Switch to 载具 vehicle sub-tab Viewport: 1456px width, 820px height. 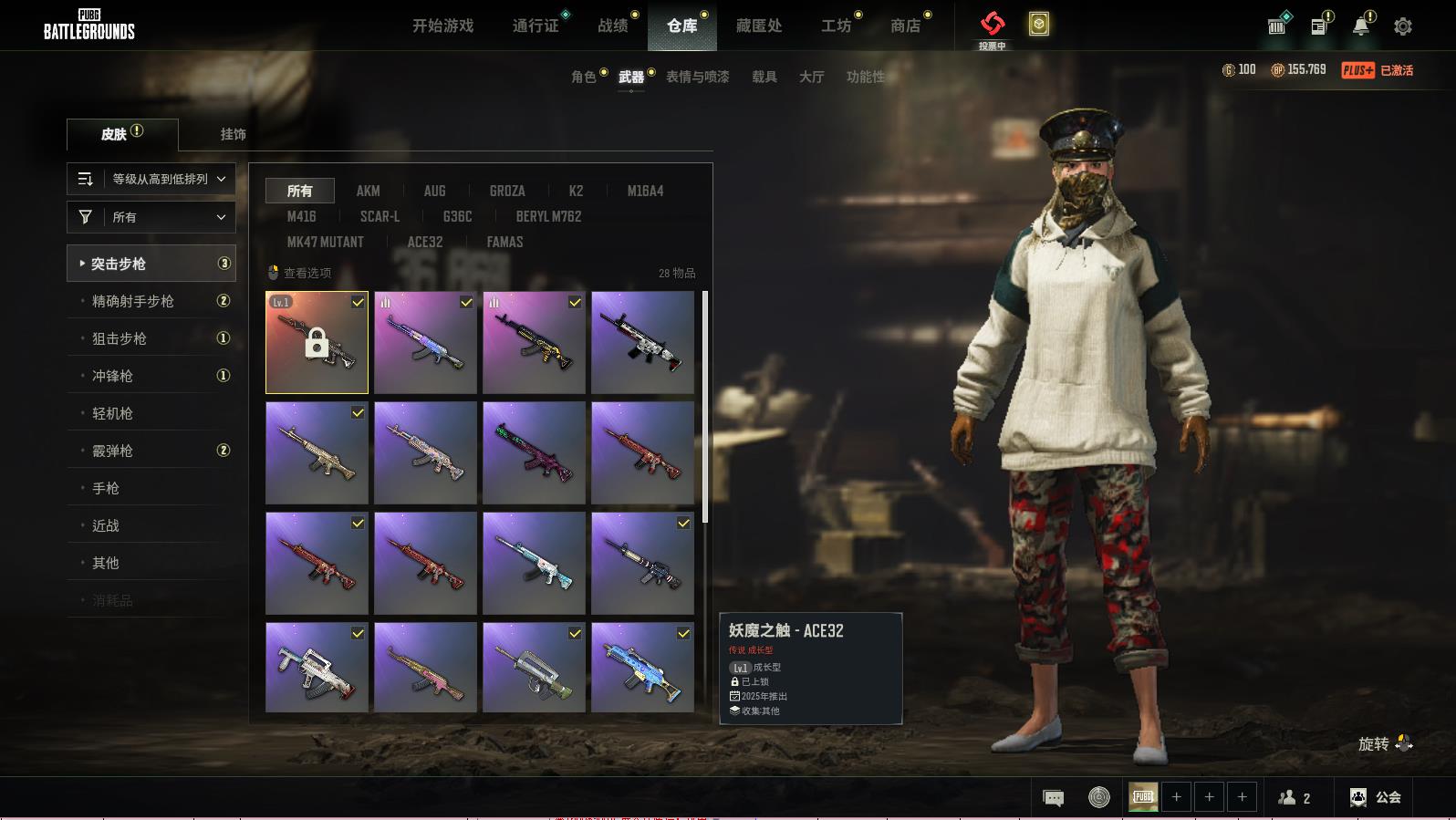click(764, 77)
